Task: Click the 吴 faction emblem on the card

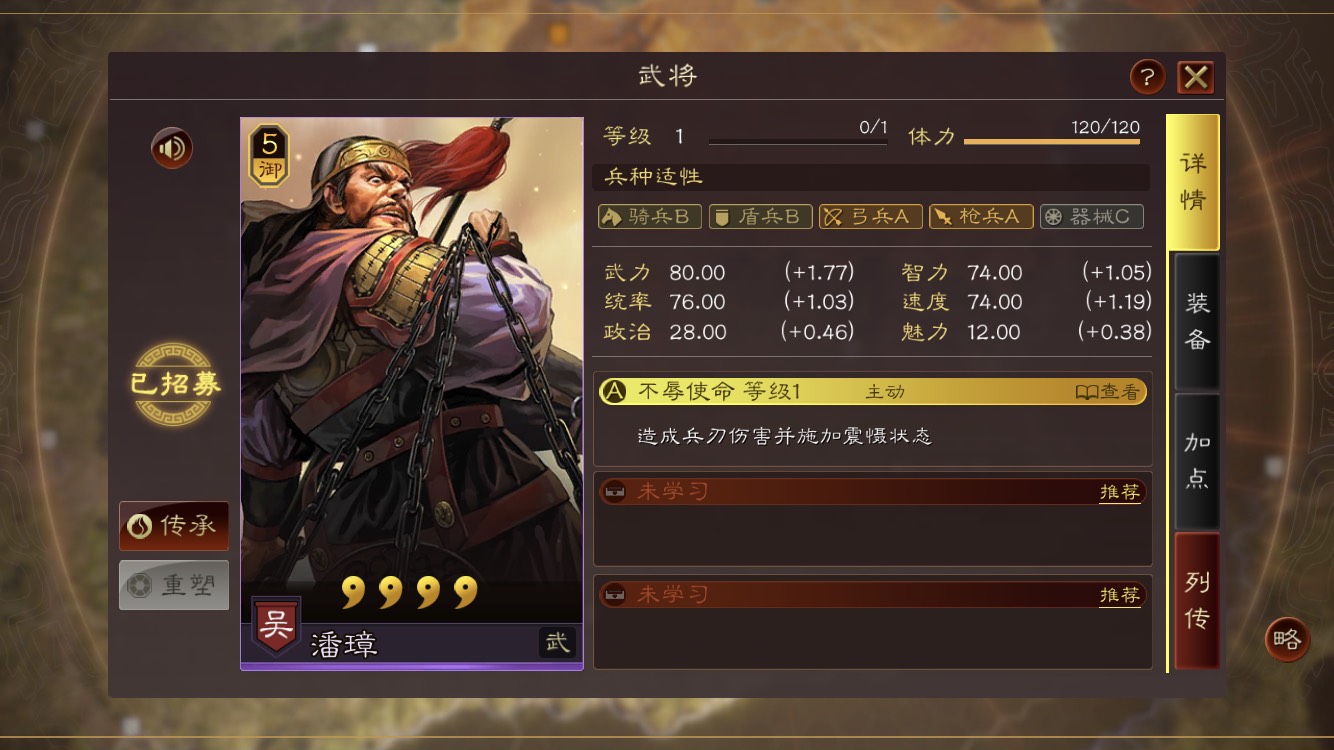Action: (x=275, y=625)
